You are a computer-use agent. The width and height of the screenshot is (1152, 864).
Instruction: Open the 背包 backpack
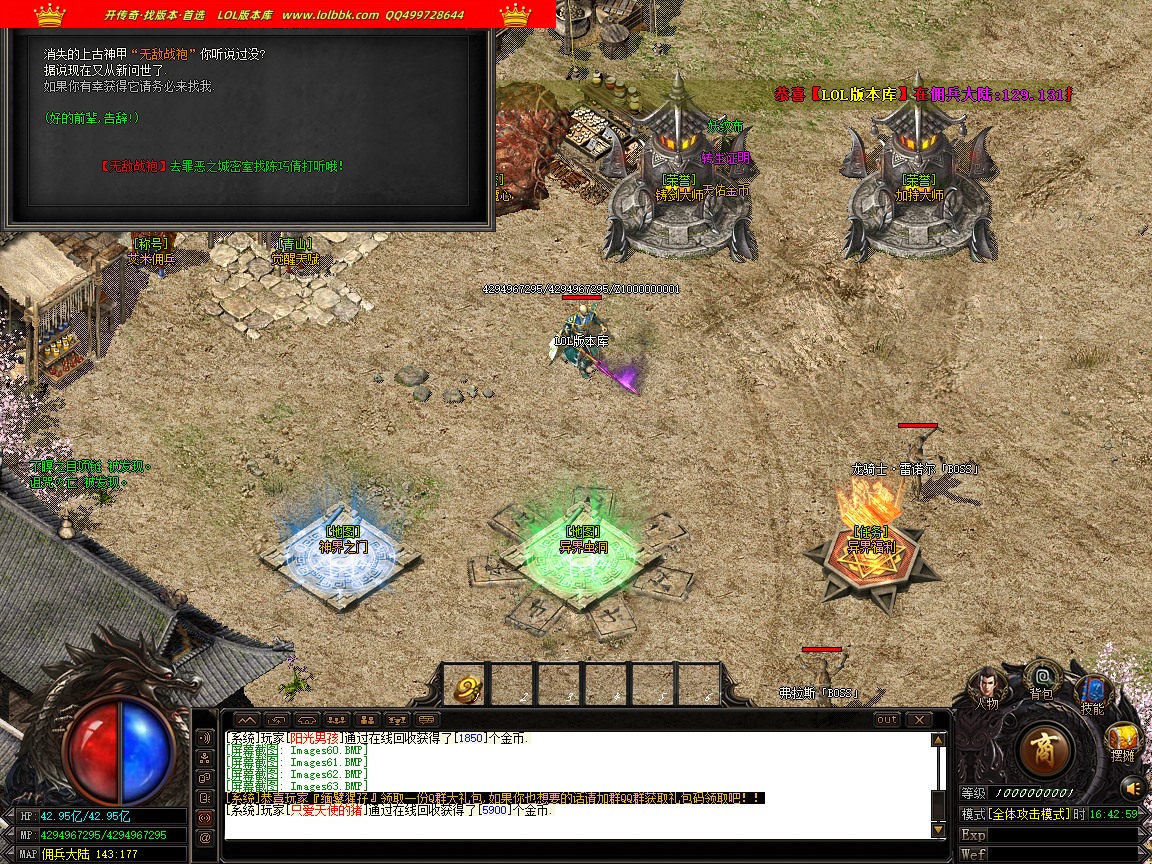(x=1042, y=679)
